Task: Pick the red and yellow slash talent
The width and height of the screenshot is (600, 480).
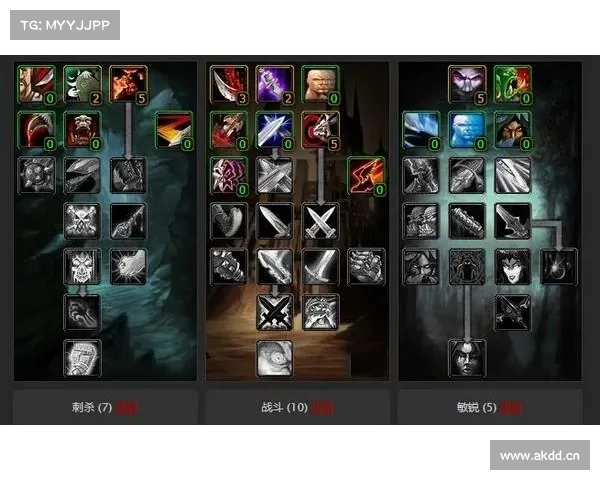Action: coord(173,129)
